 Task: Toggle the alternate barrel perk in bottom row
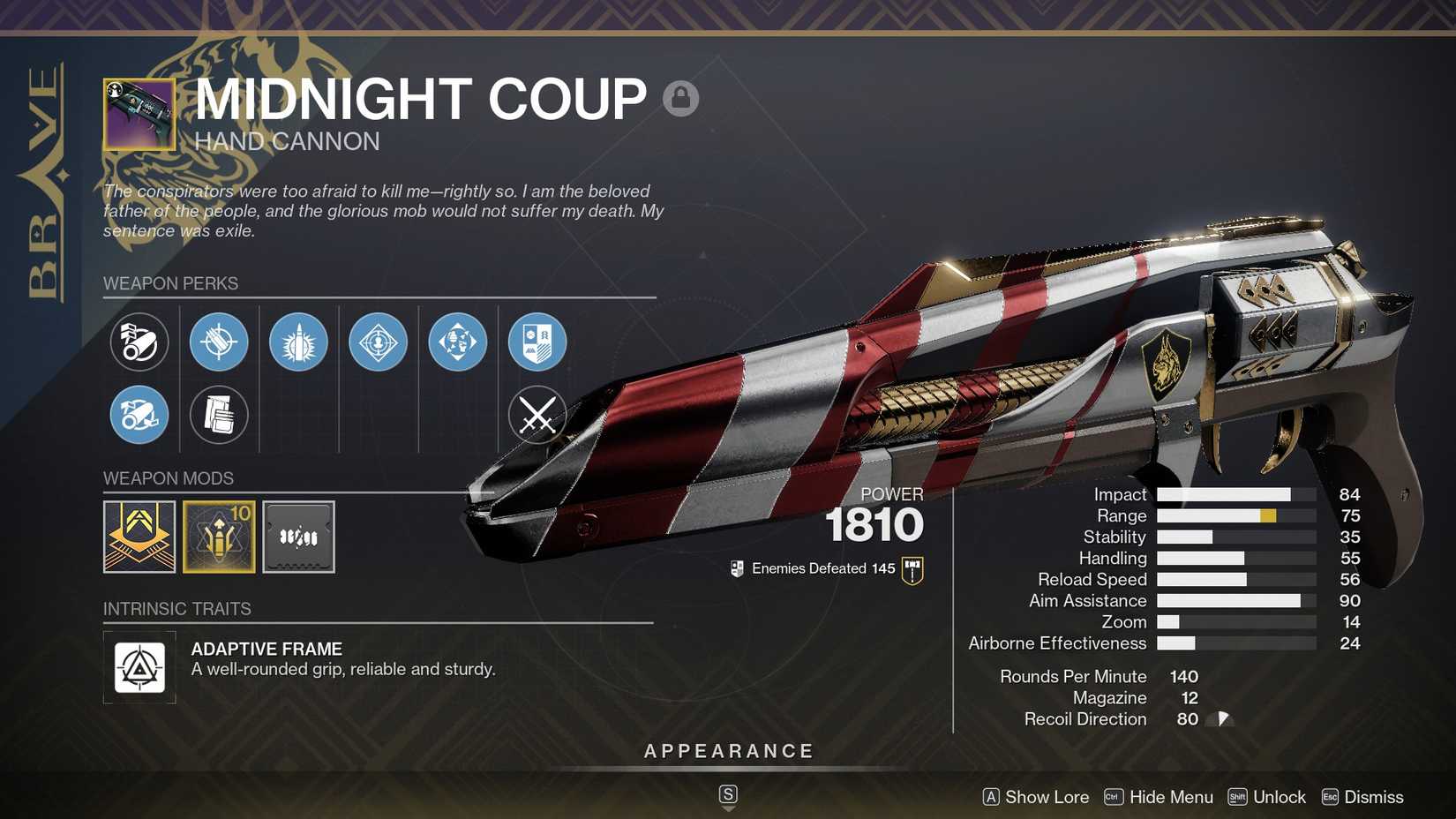(139, 415)
